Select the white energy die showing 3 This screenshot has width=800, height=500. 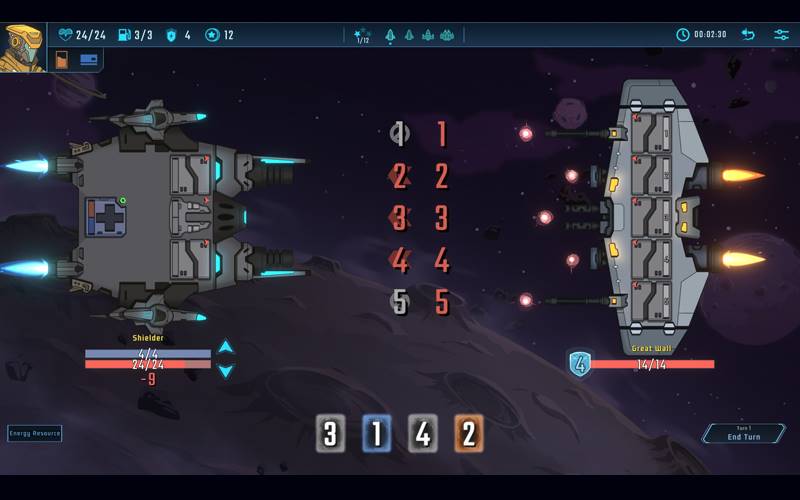tap(331, 433)
